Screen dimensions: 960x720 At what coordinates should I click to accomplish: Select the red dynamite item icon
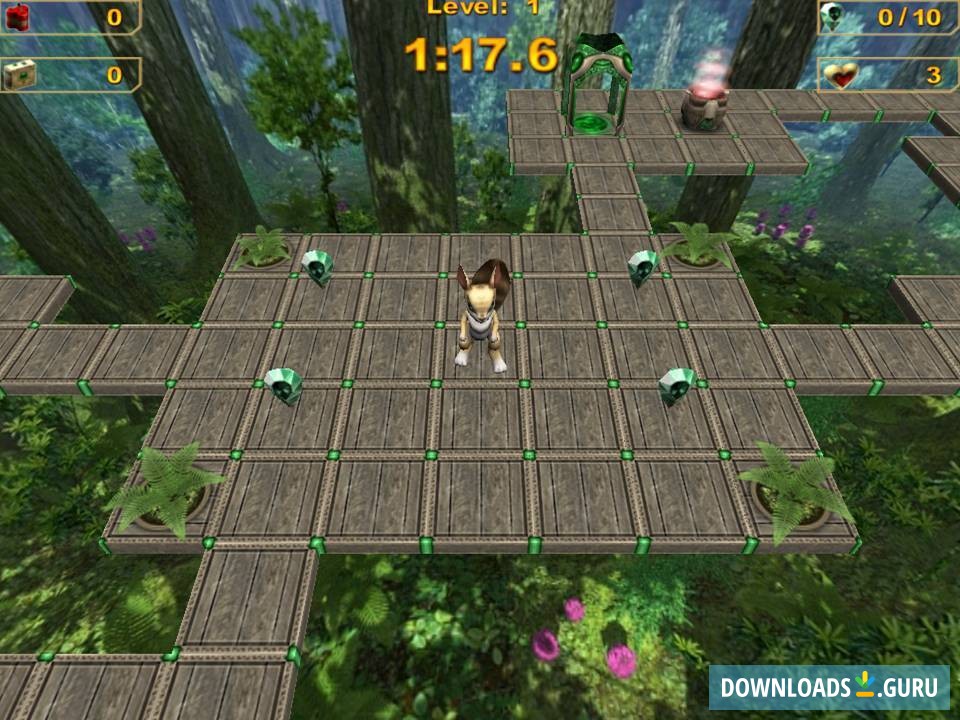pos(19,16)
